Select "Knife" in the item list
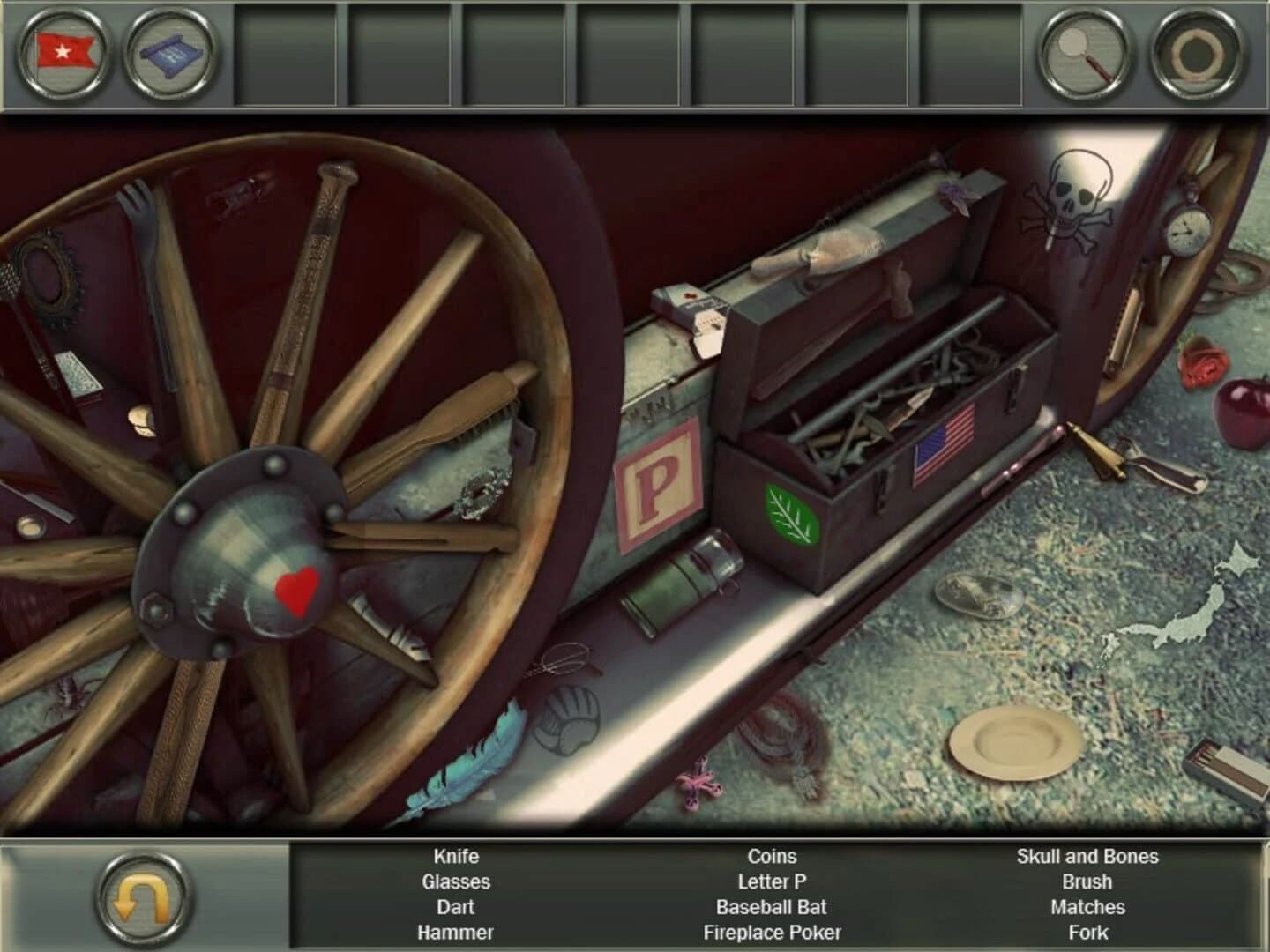 455,856
